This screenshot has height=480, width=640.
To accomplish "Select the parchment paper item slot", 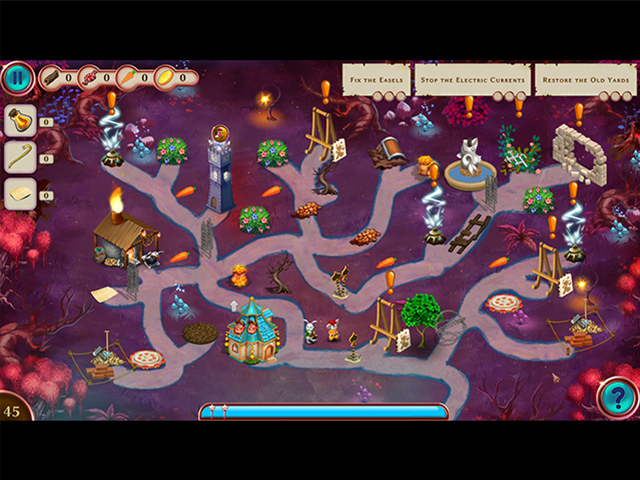I will coord(21,194).
